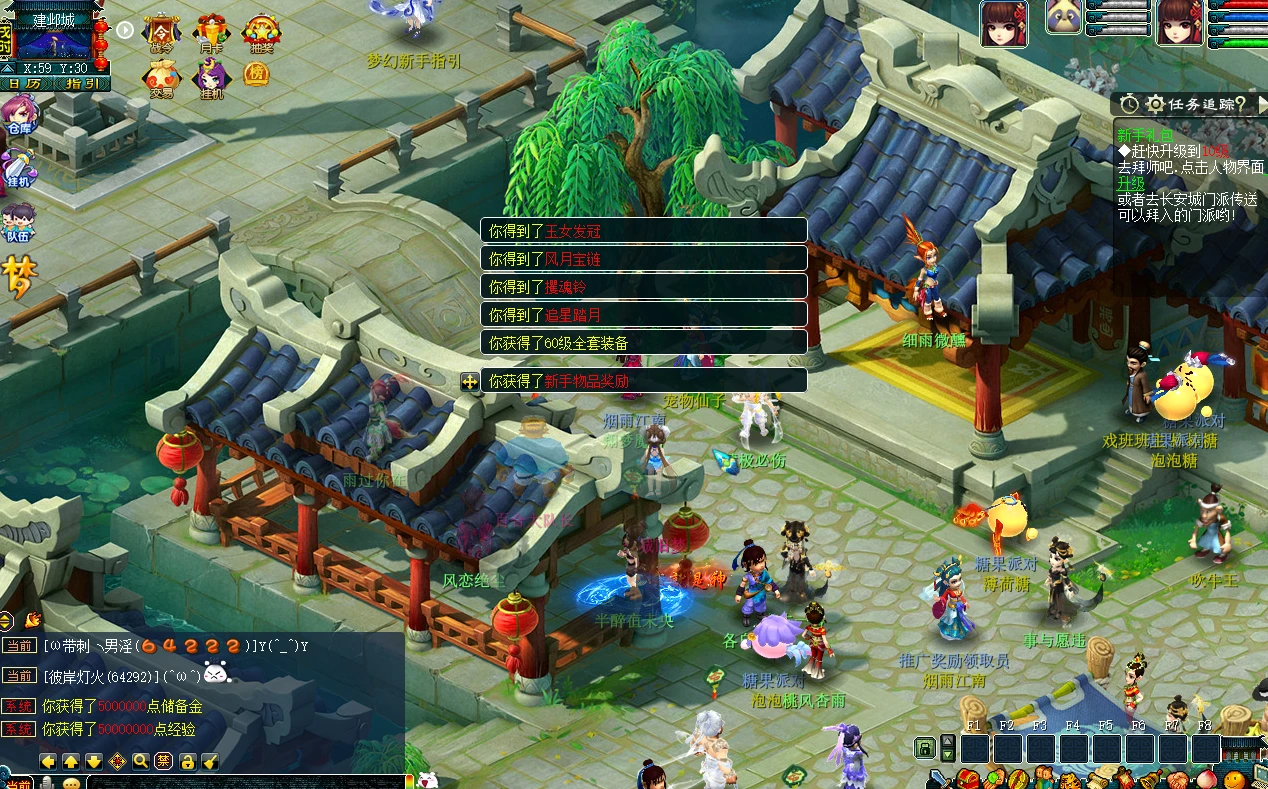Open the 仓库 warehouse icon
Screen dimensions: 1268x789
click(18, 114)
